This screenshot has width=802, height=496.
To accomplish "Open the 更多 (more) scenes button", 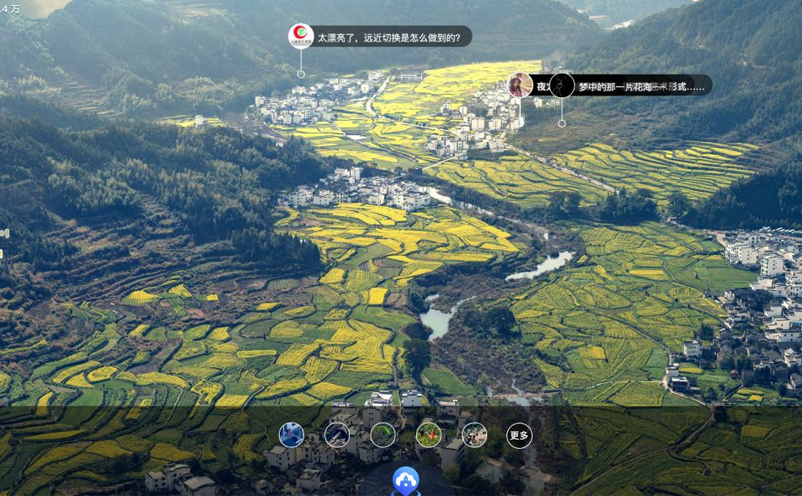I will pos(518,435).
